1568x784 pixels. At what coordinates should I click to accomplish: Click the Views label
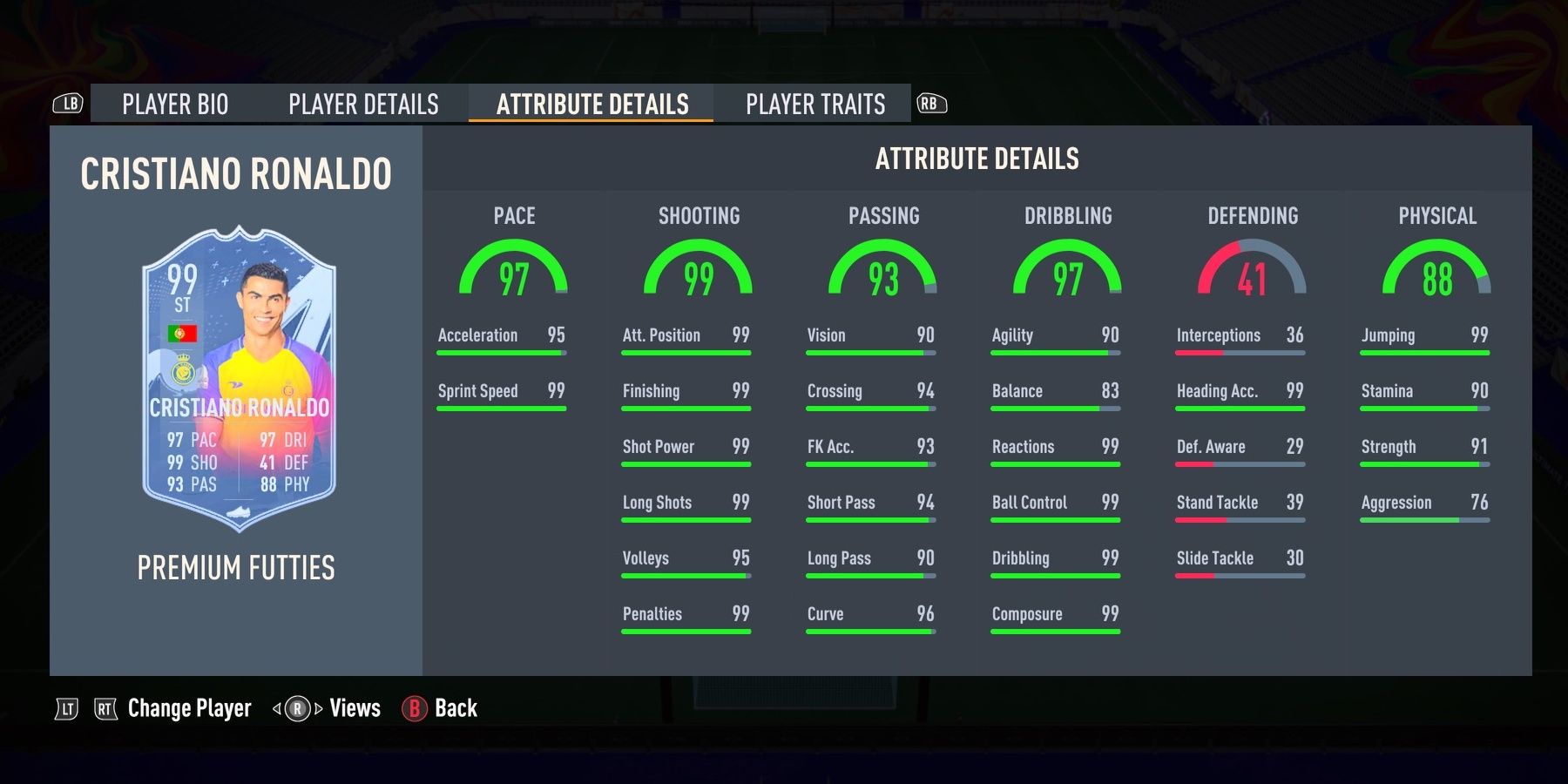pyautogui.click(x=354, y=708)
